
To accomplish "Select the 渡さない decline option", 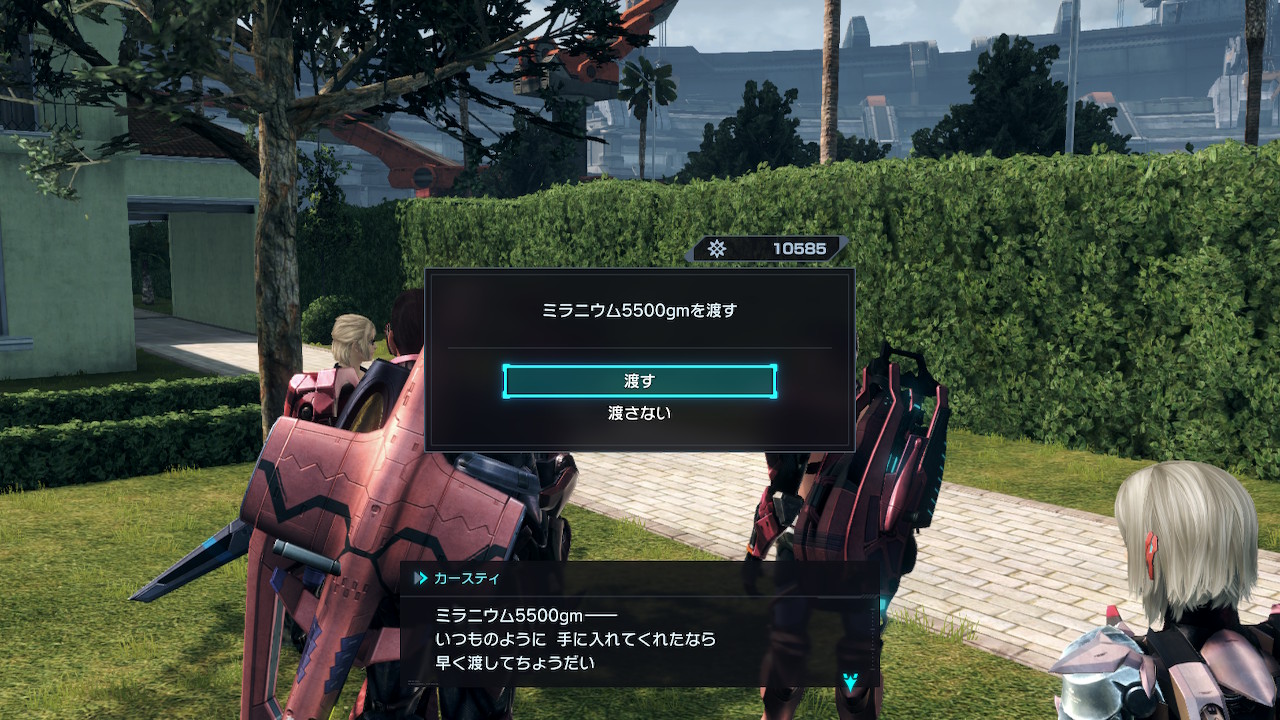I will point(639,412).
